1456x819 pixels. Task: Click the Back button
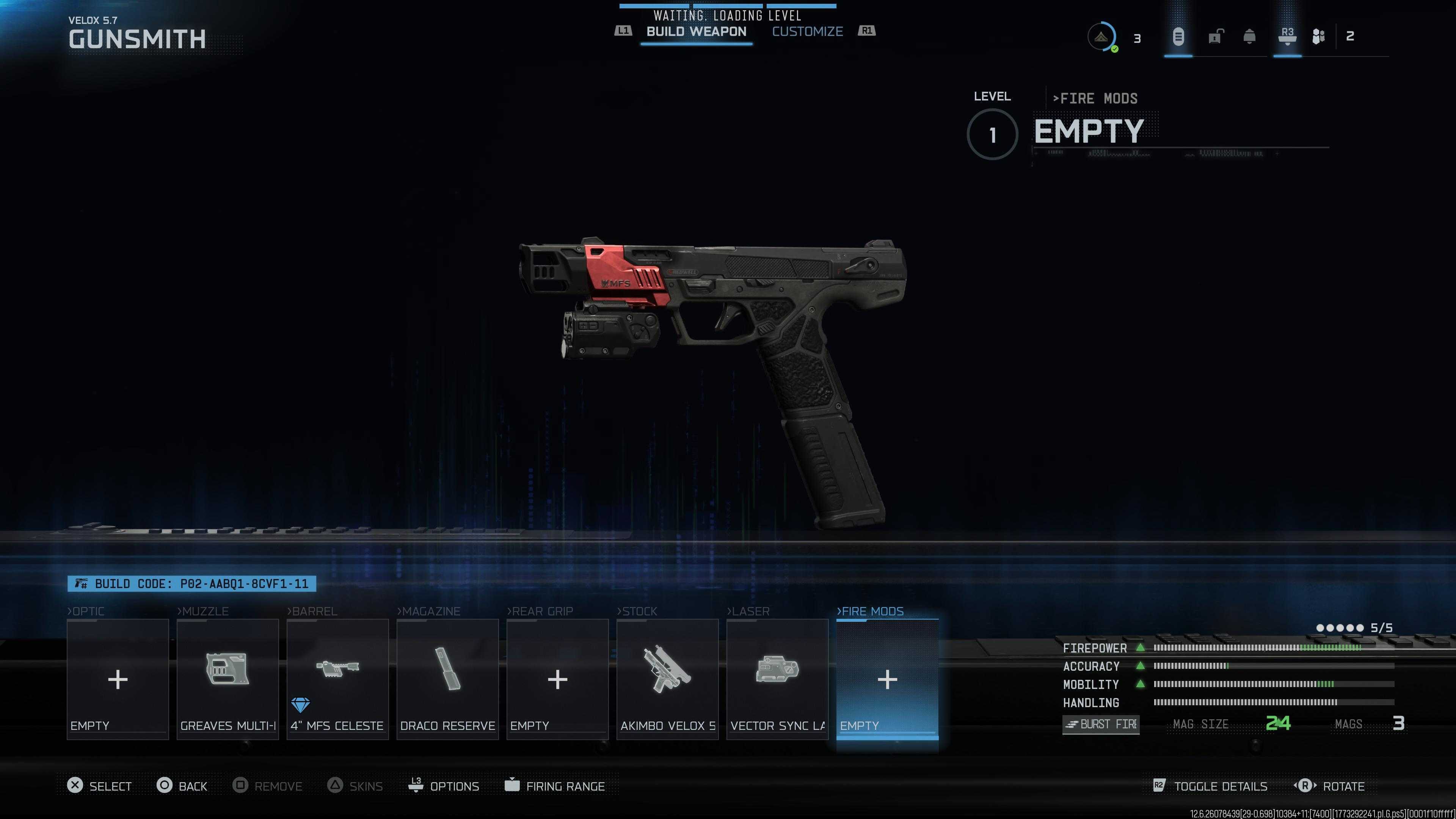pos(182,786)
